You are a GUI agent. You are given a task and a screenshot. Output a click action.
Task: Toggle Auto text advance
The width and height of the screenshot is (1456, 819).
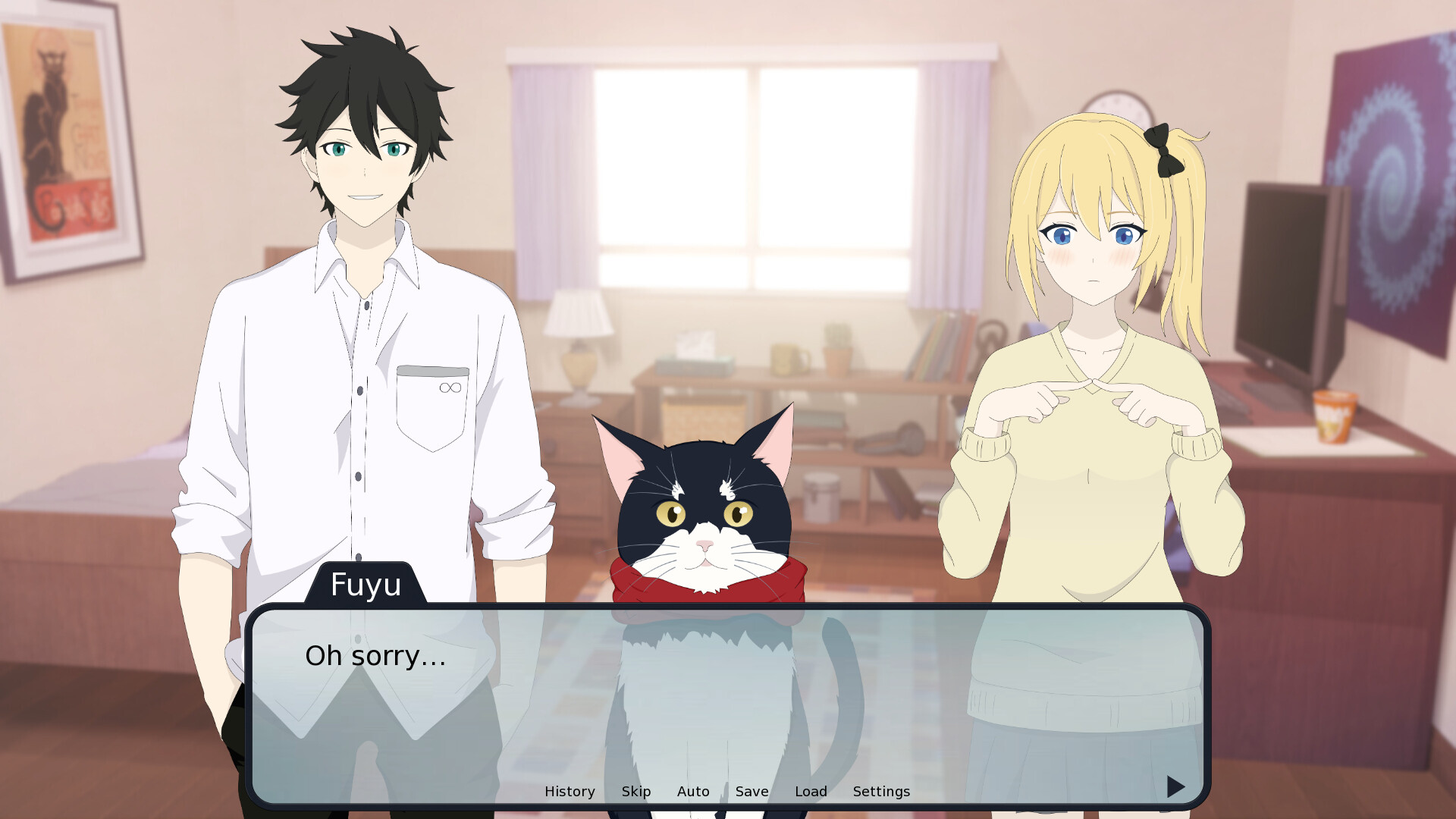(692, 791)
